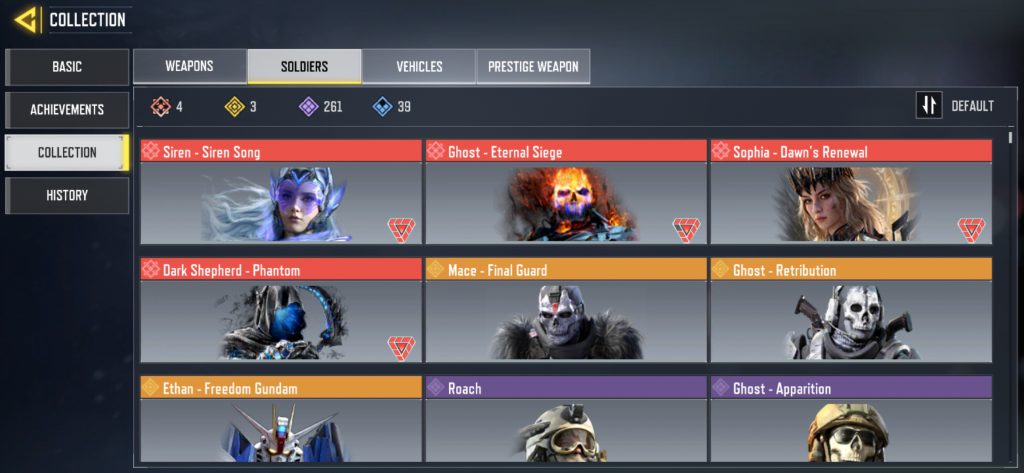
Task: Switch to the Vehicles tab
Action: coord(419,67)
